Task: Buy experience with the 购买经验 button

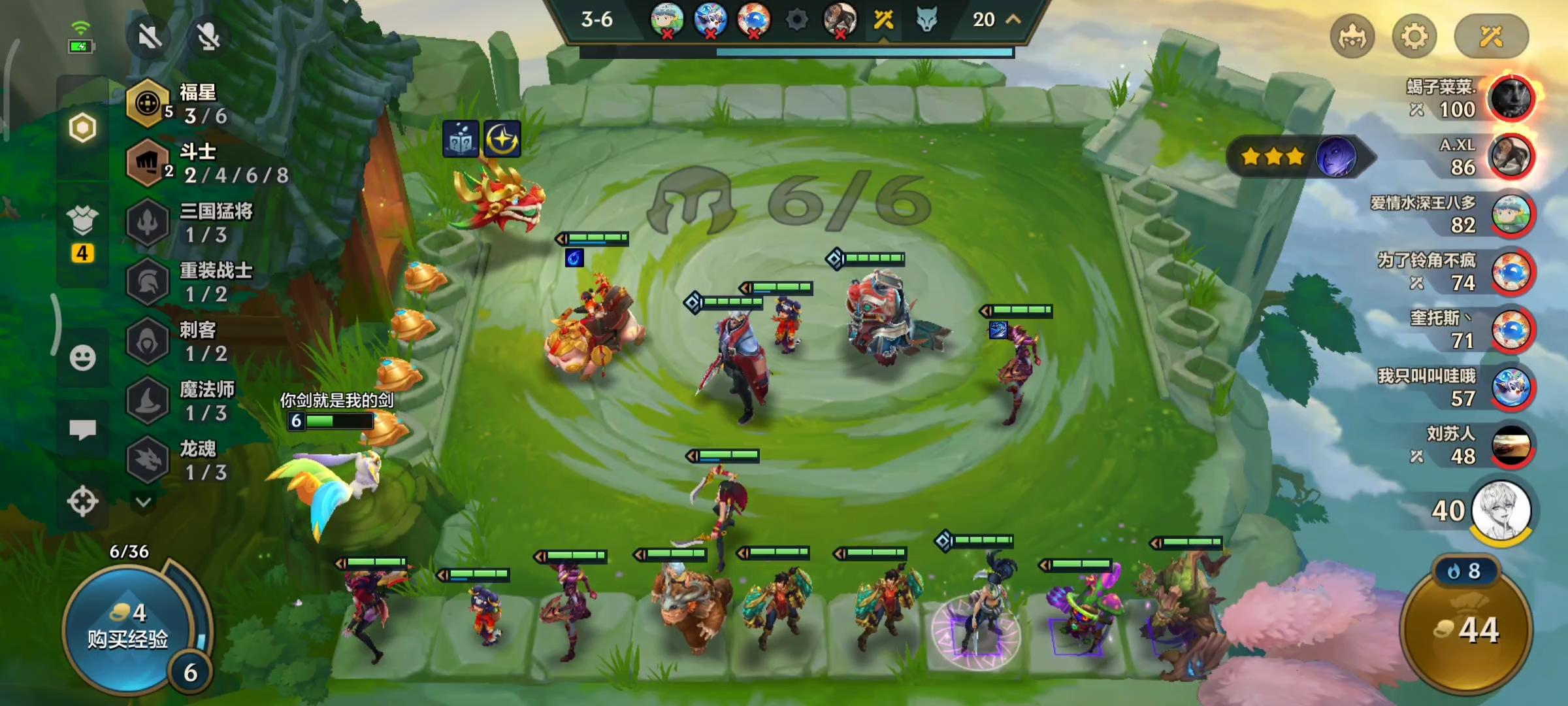Action: tap(128, 628)
